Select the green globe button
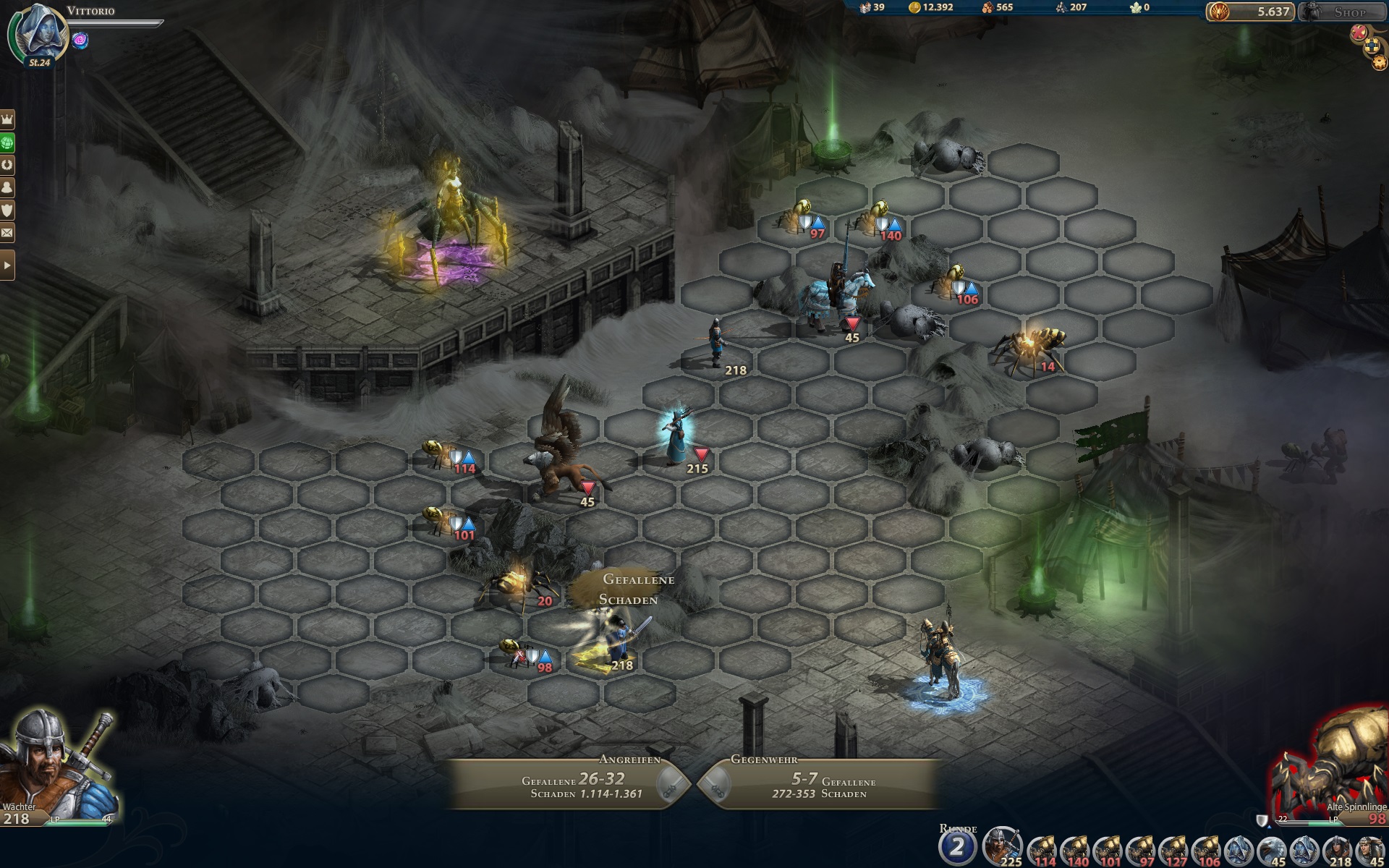Image resolution: width=1389 pixels, height=868 pixels. (7, 142)
